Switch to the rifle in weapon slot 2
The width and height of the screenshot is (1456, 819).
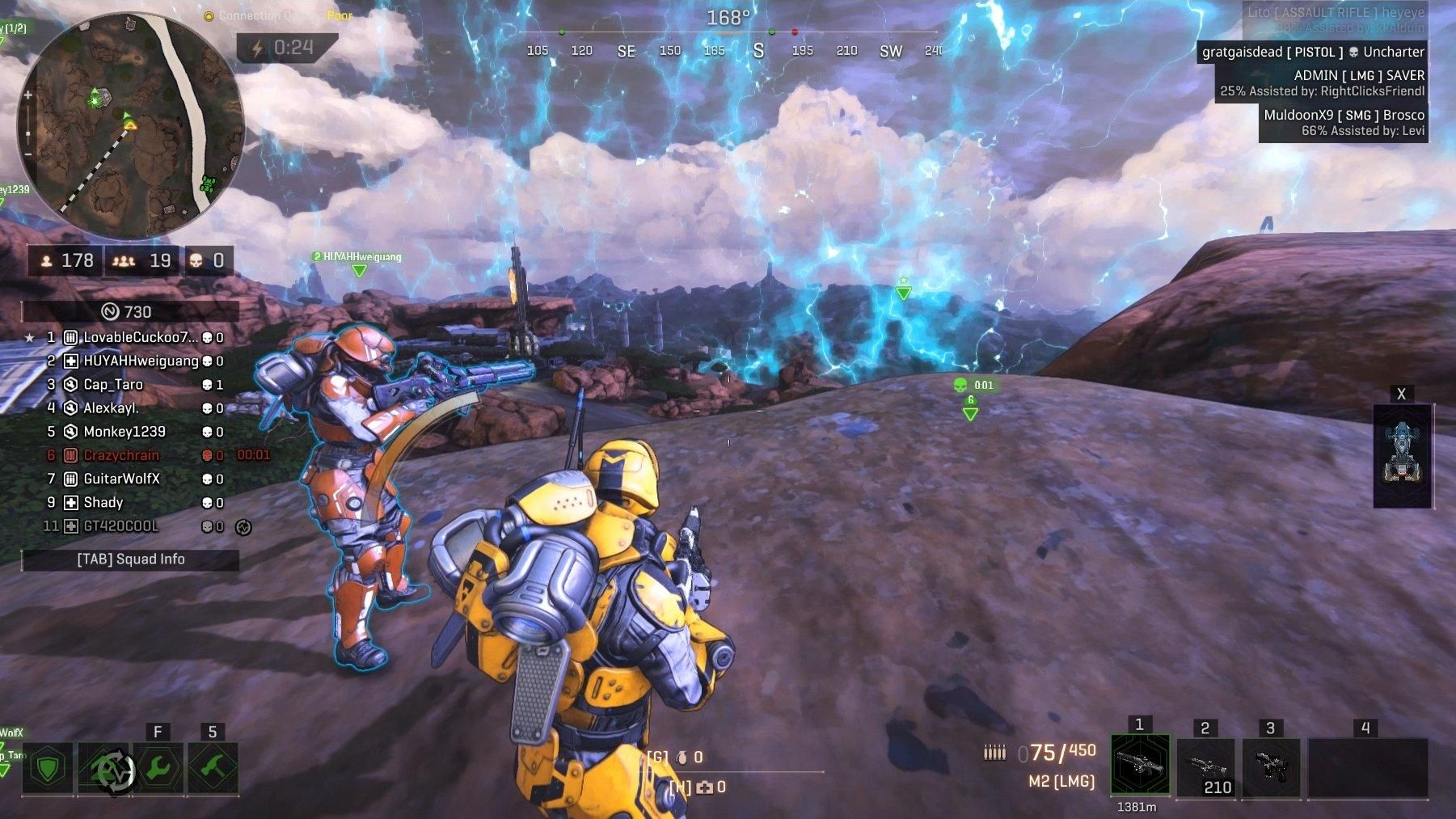coord(1205,768)
